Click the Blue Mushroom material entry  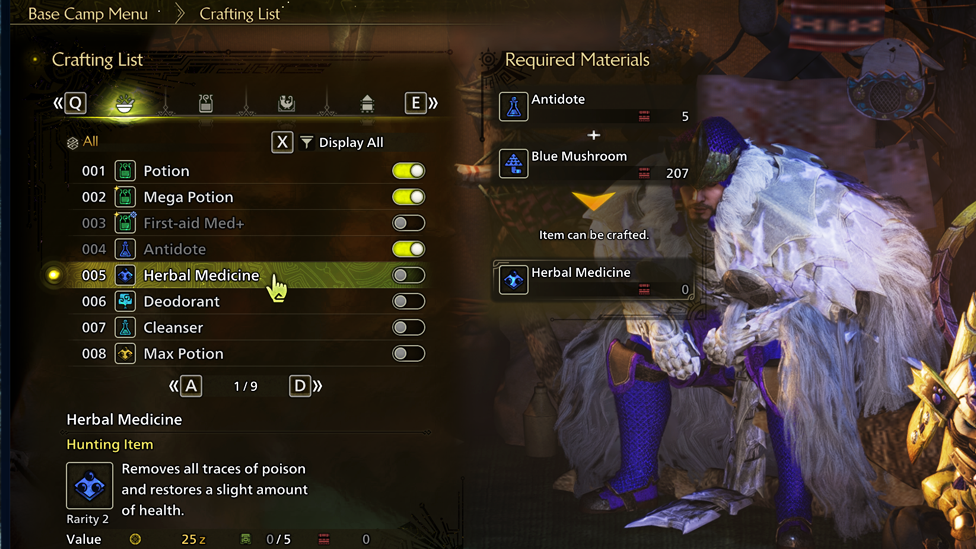(x=596, y=163)
